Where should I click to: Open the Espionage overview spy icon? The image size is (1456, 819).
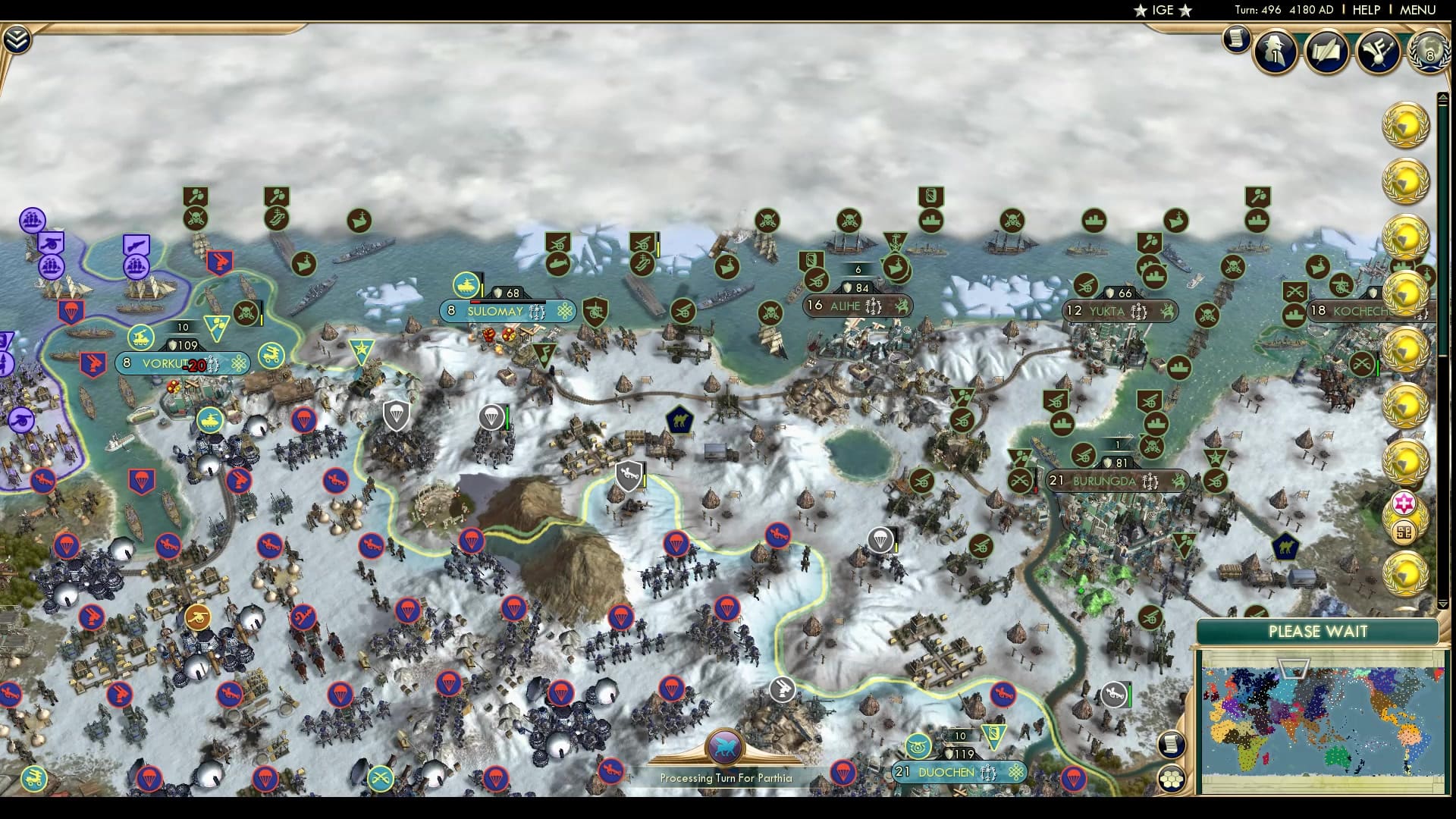1274,52
